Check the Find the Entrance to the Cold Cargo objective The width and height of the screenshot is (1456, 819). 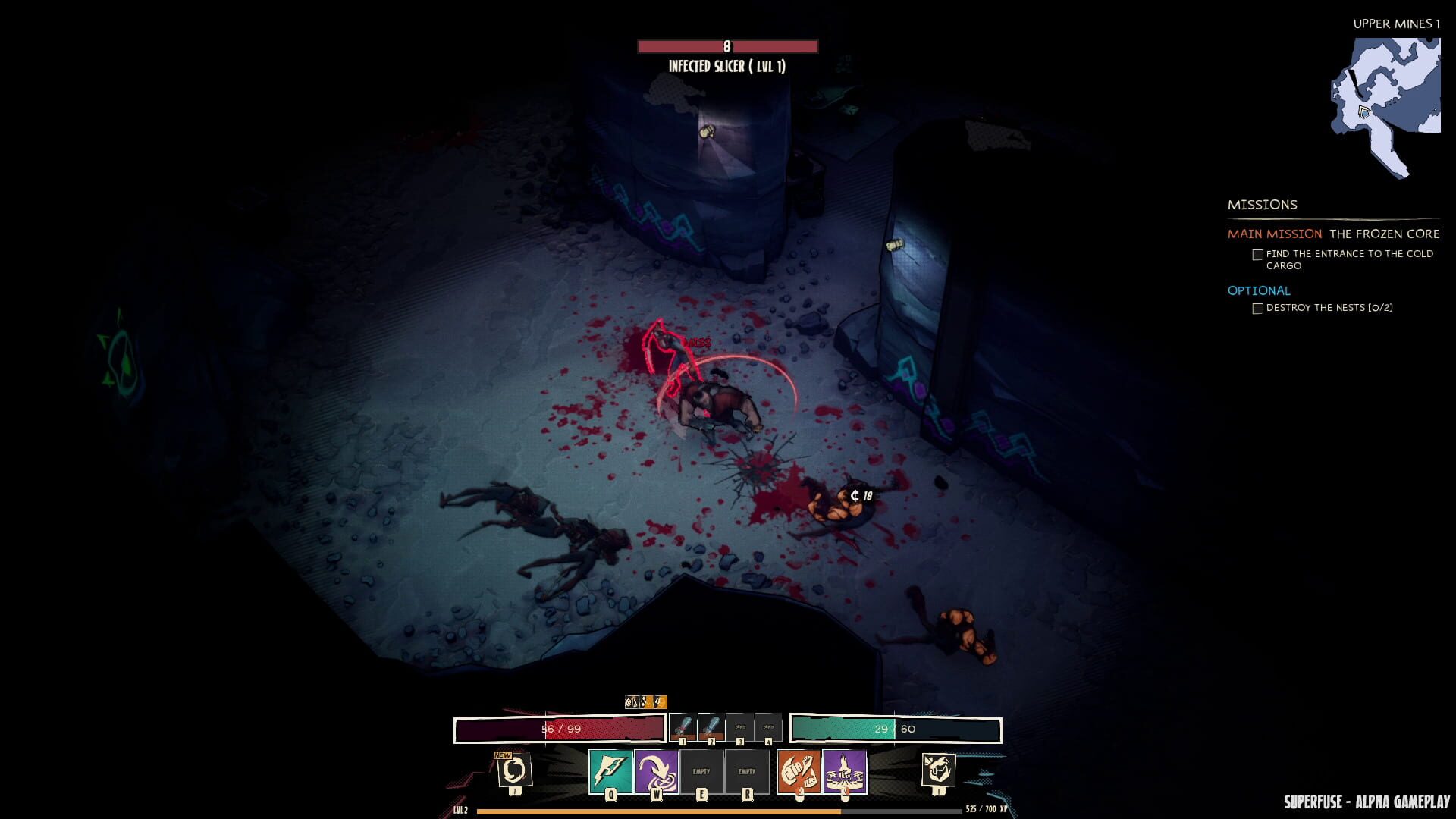pos(1258,254)
